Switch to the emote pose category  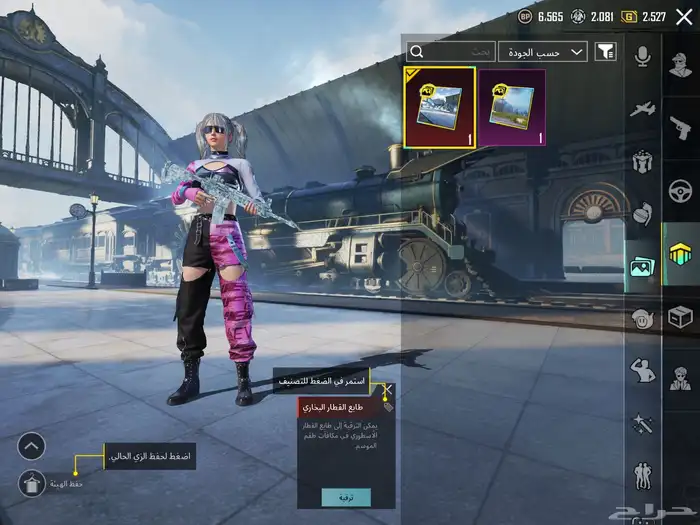643,371
